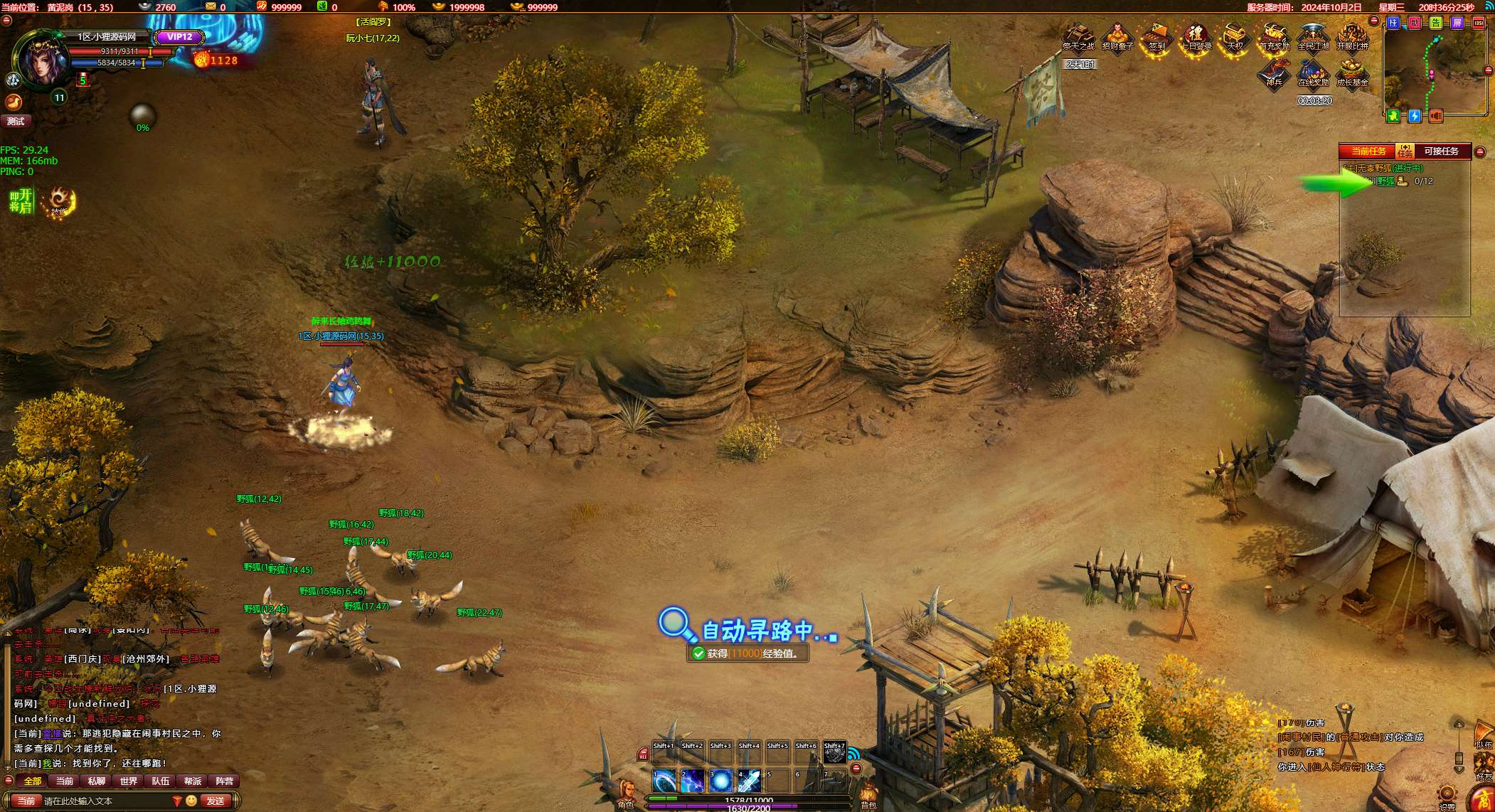Activate the lightning bolt skill in slot 2
1495x812 pixels.
pos(693,781)
